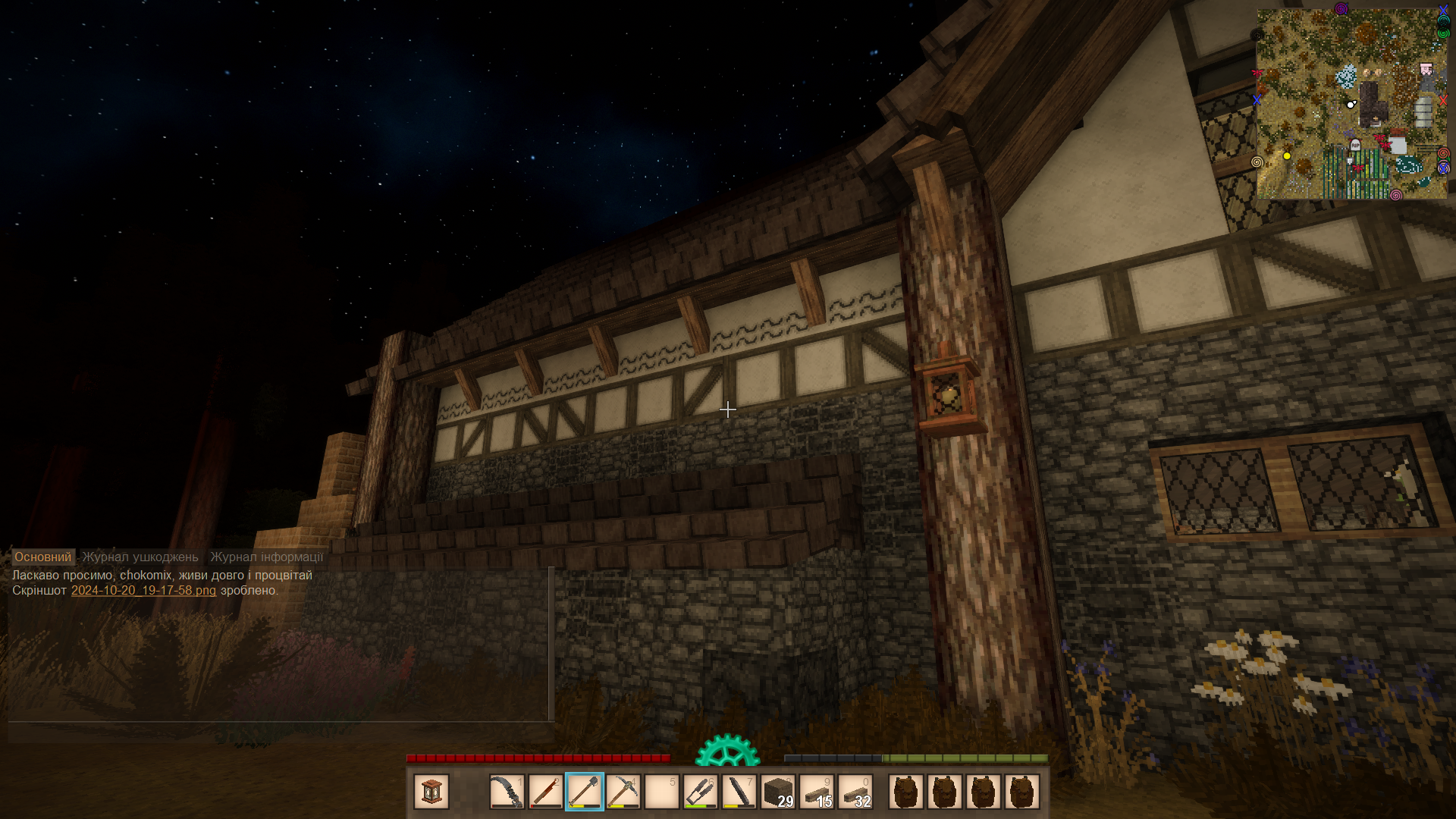This screenshot has width=1456, height=819.
Task: Click the white player arrow on minimap
Action: [x=1351, y=104]
